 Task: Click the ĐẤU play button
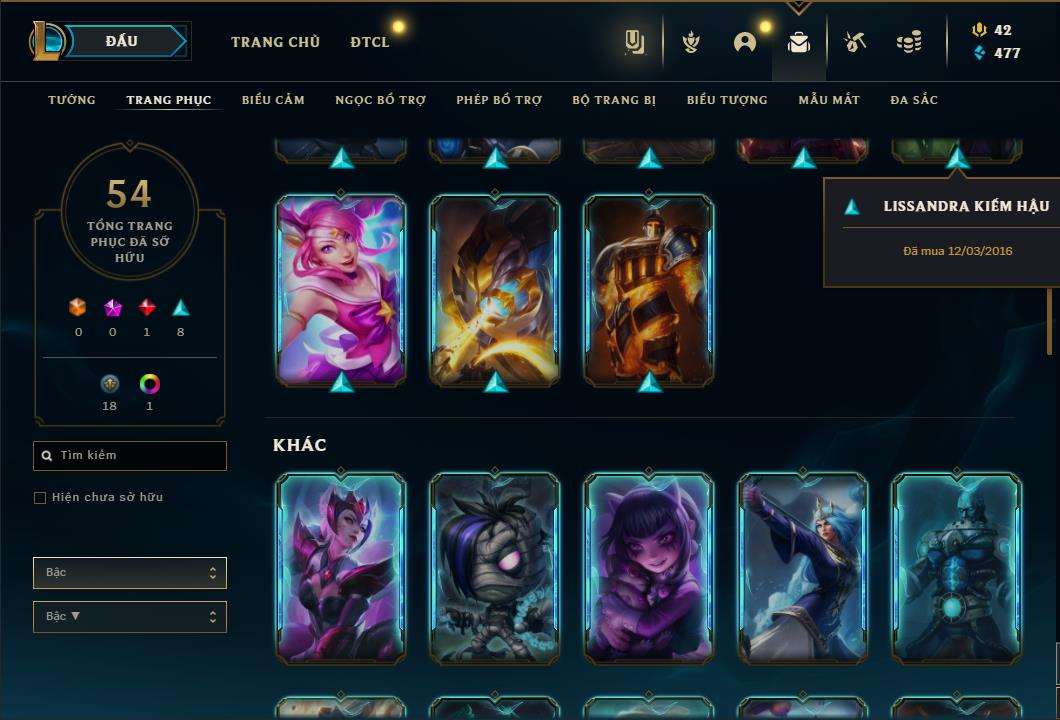(122, 41)
